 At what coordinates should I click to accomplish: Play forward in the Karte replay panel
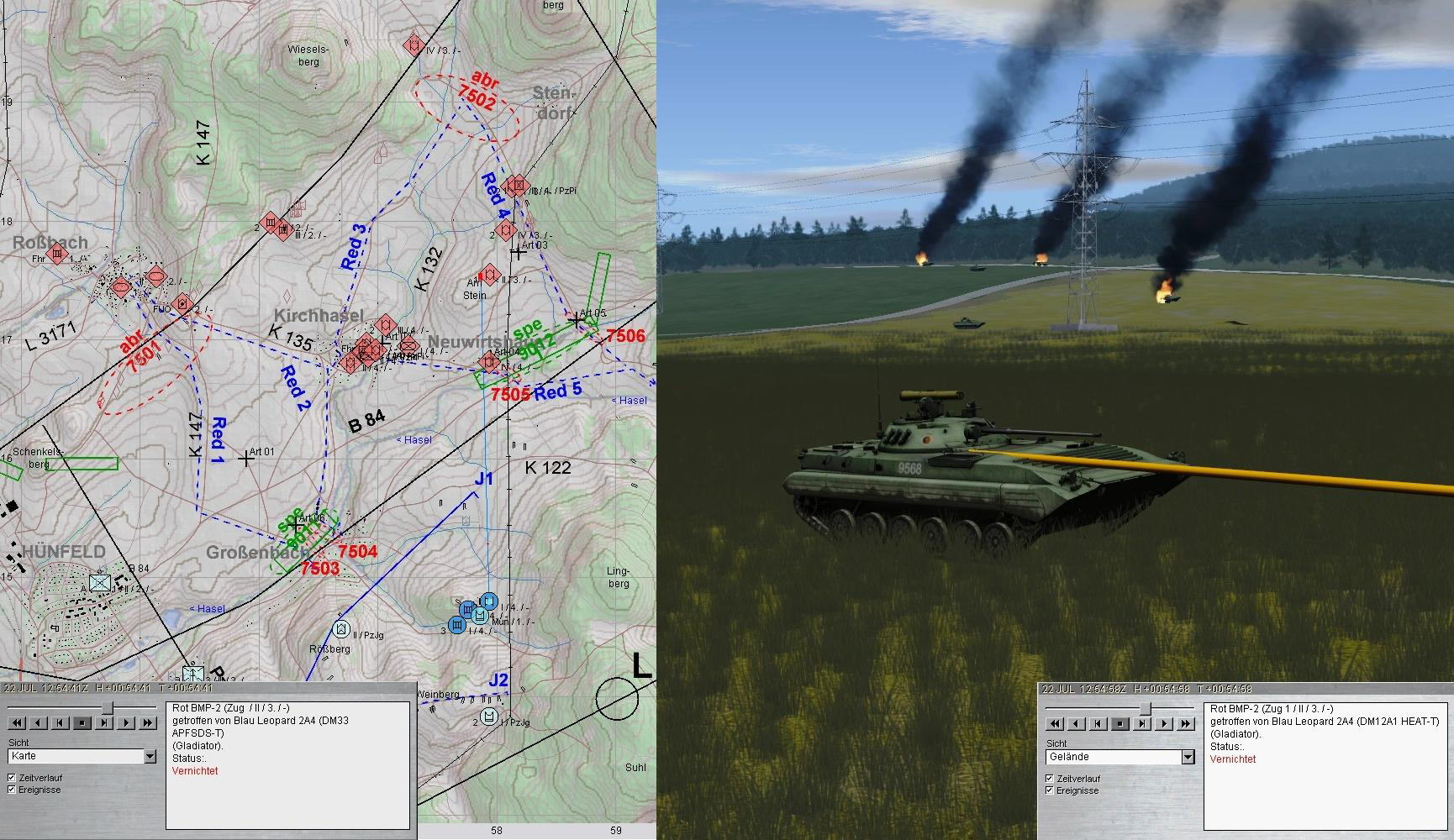tap(126, 722)
